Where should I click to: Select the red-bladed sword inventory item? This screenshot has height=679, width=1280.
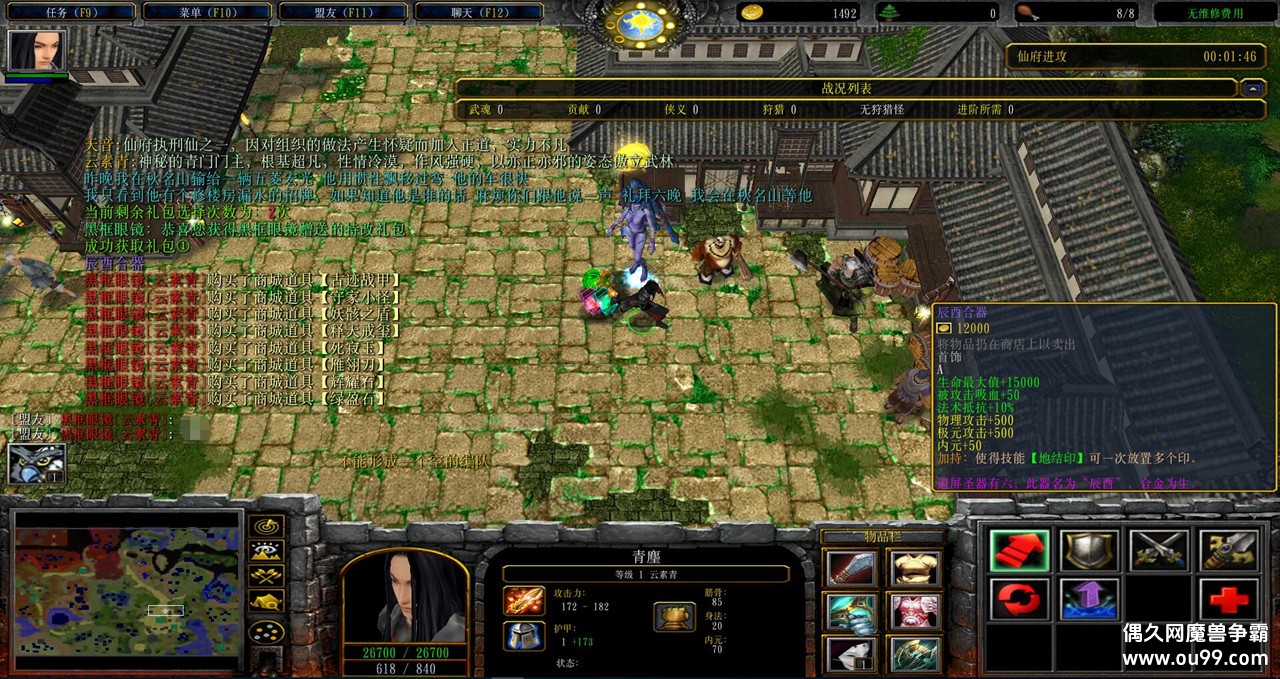[x=851, y=568]
